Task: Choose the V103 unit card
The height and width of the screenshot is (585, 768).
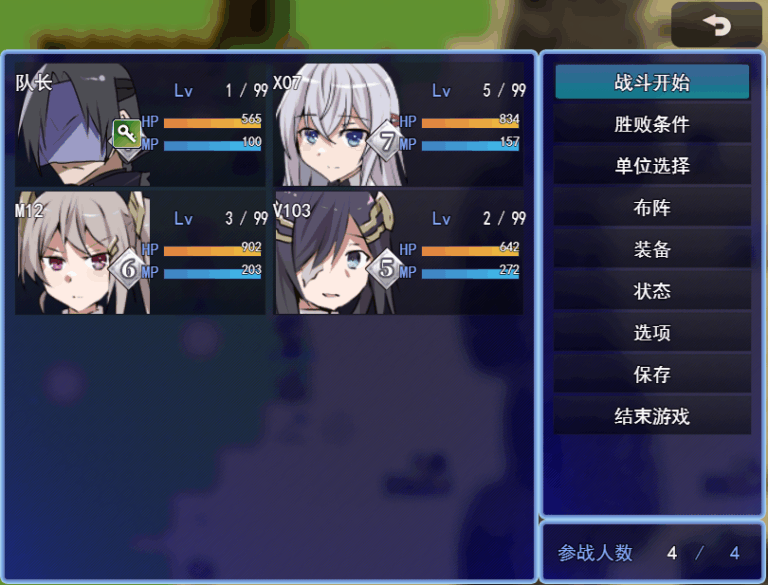Action: click(x=399, y=253)
